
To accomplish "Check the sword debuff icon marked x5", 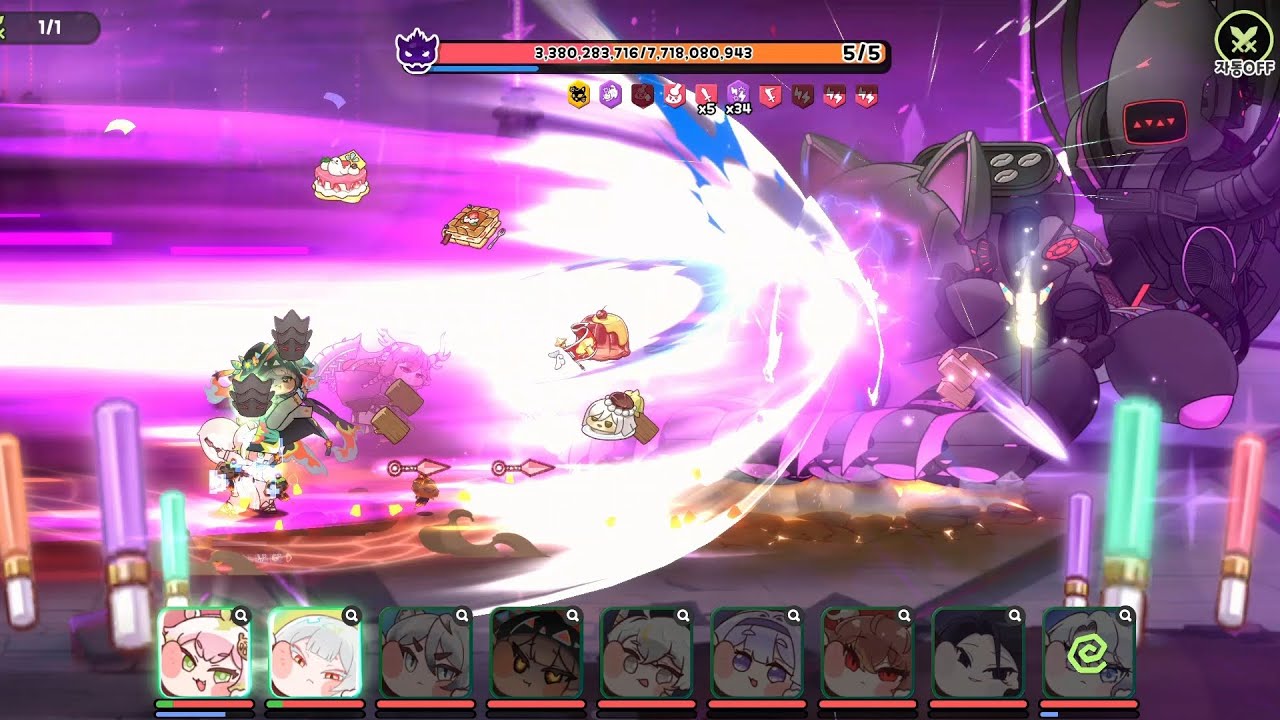I will pyautogui.click(x=706, y=96).
